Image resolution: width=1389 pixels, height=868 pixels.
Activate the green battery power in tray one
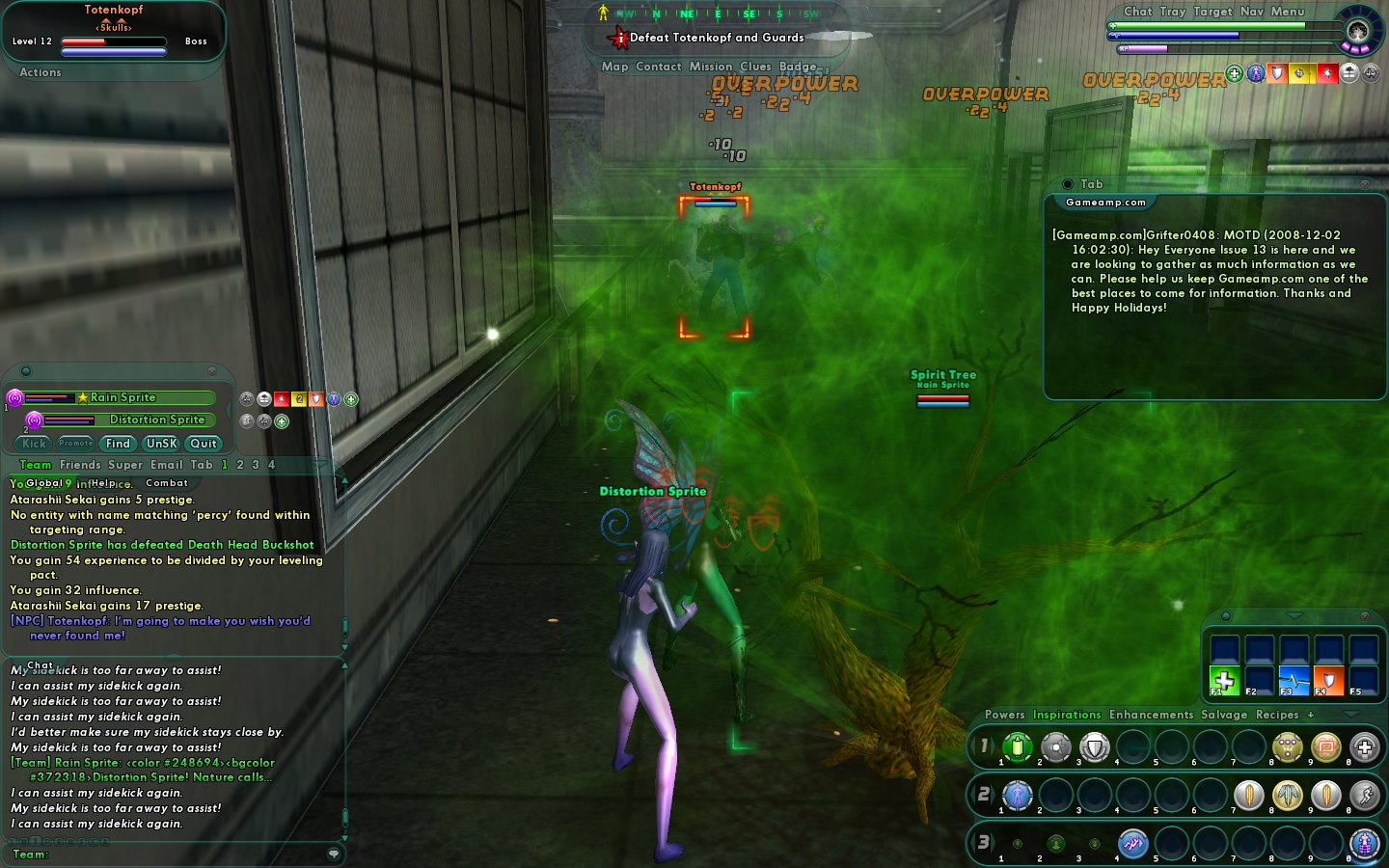(1018, 746)
